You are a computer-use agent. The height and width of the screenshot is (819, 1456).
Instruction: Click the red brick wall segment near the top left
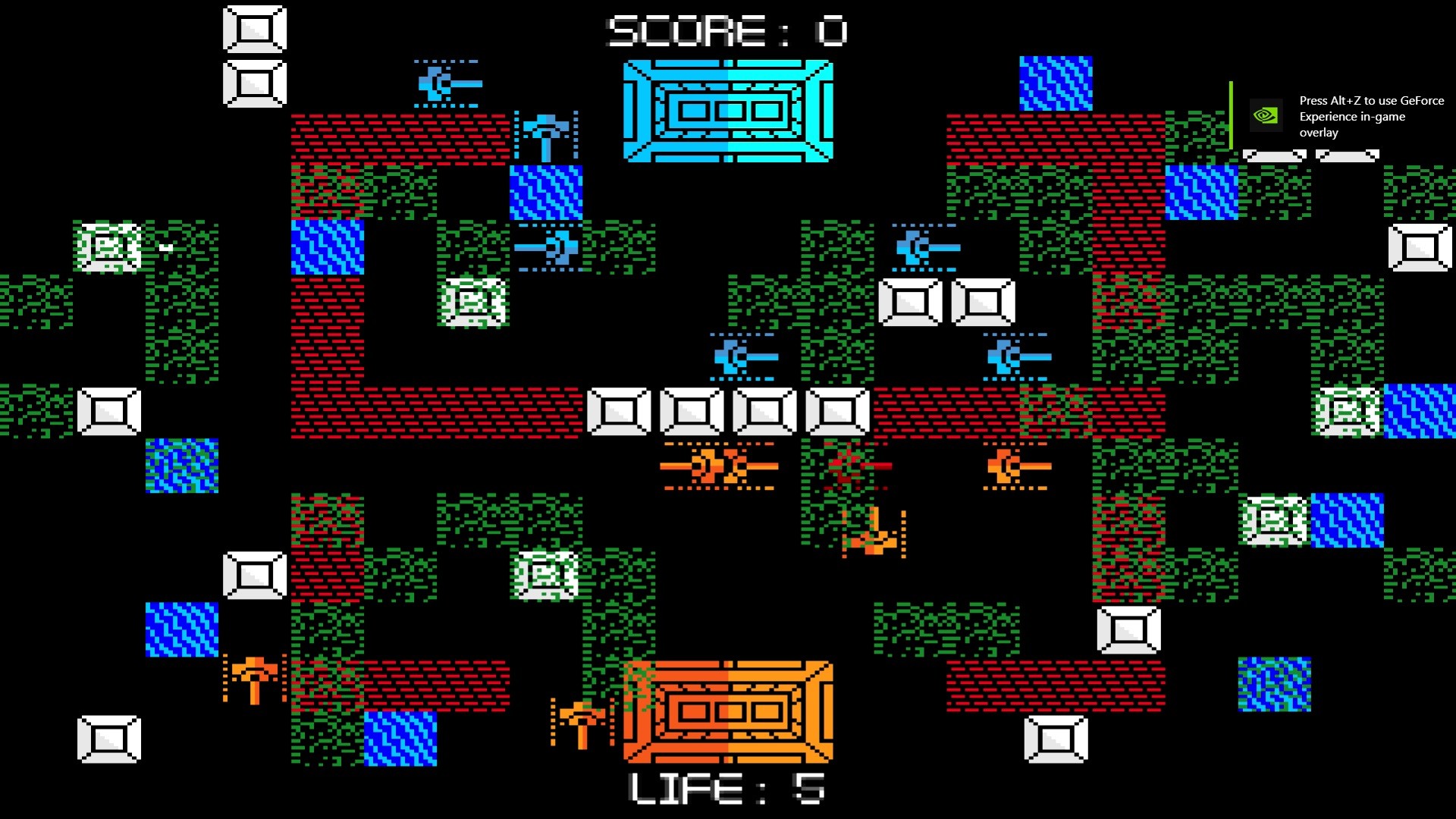coord(394,136)
